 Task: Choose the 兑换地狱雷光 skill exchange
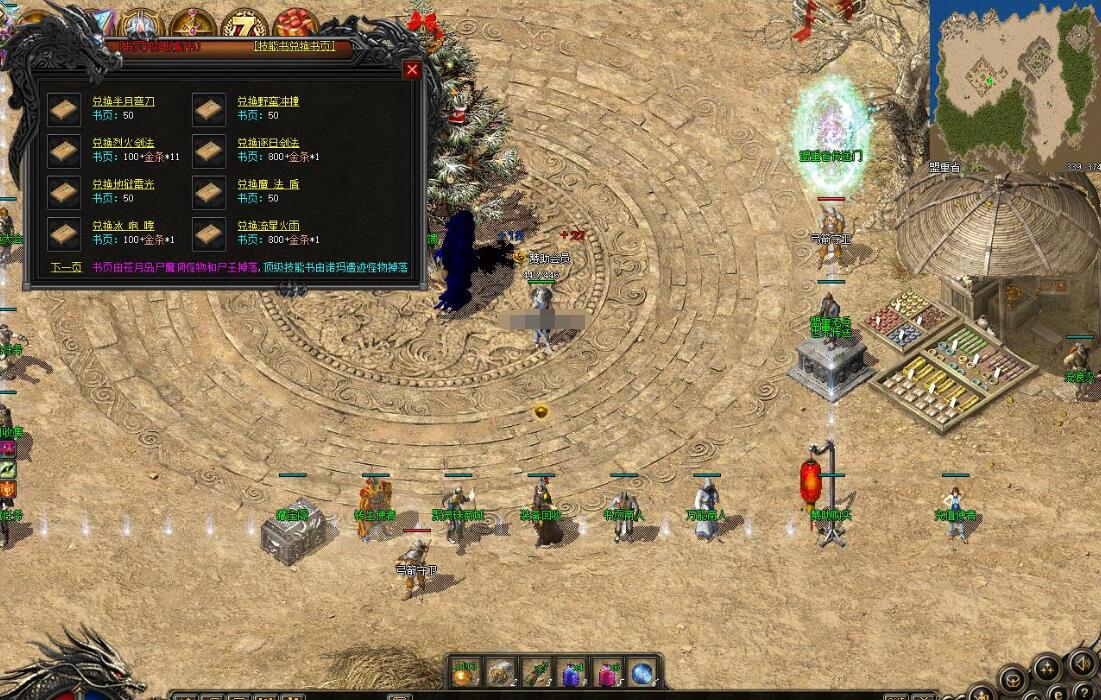pyautogui.click(x=123, y=184)
